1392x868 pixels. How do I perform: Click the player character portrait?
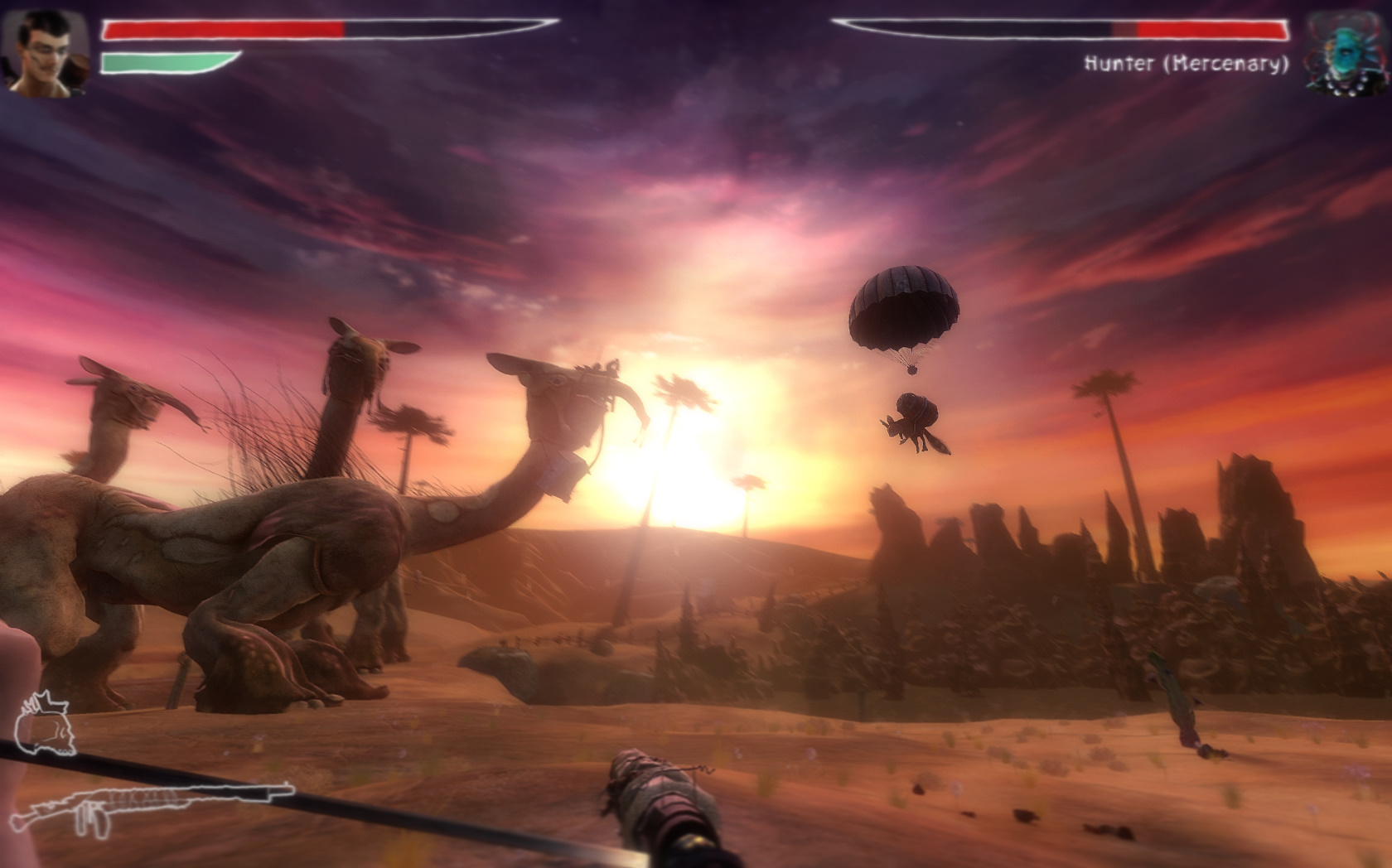(45, 51)
